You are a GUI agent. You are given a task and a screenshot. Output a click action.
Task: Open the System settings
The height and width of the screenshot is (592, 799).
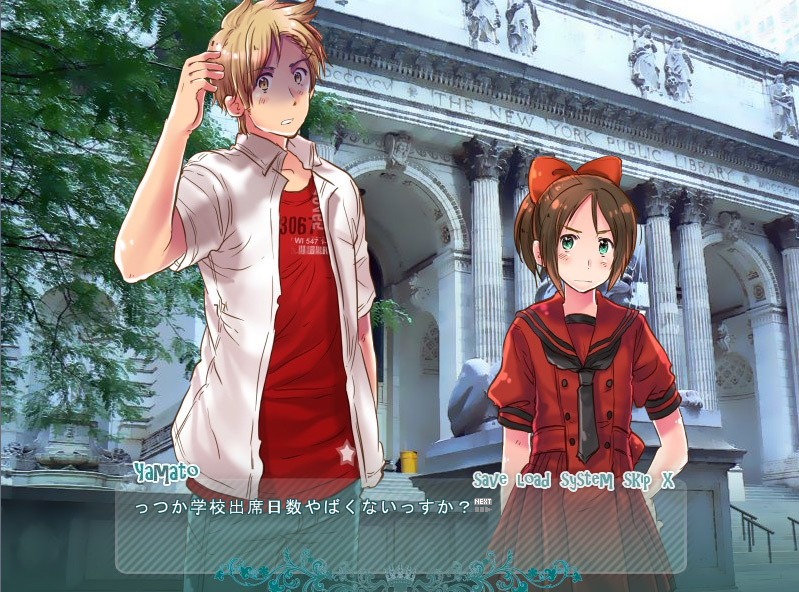point(586,480)
